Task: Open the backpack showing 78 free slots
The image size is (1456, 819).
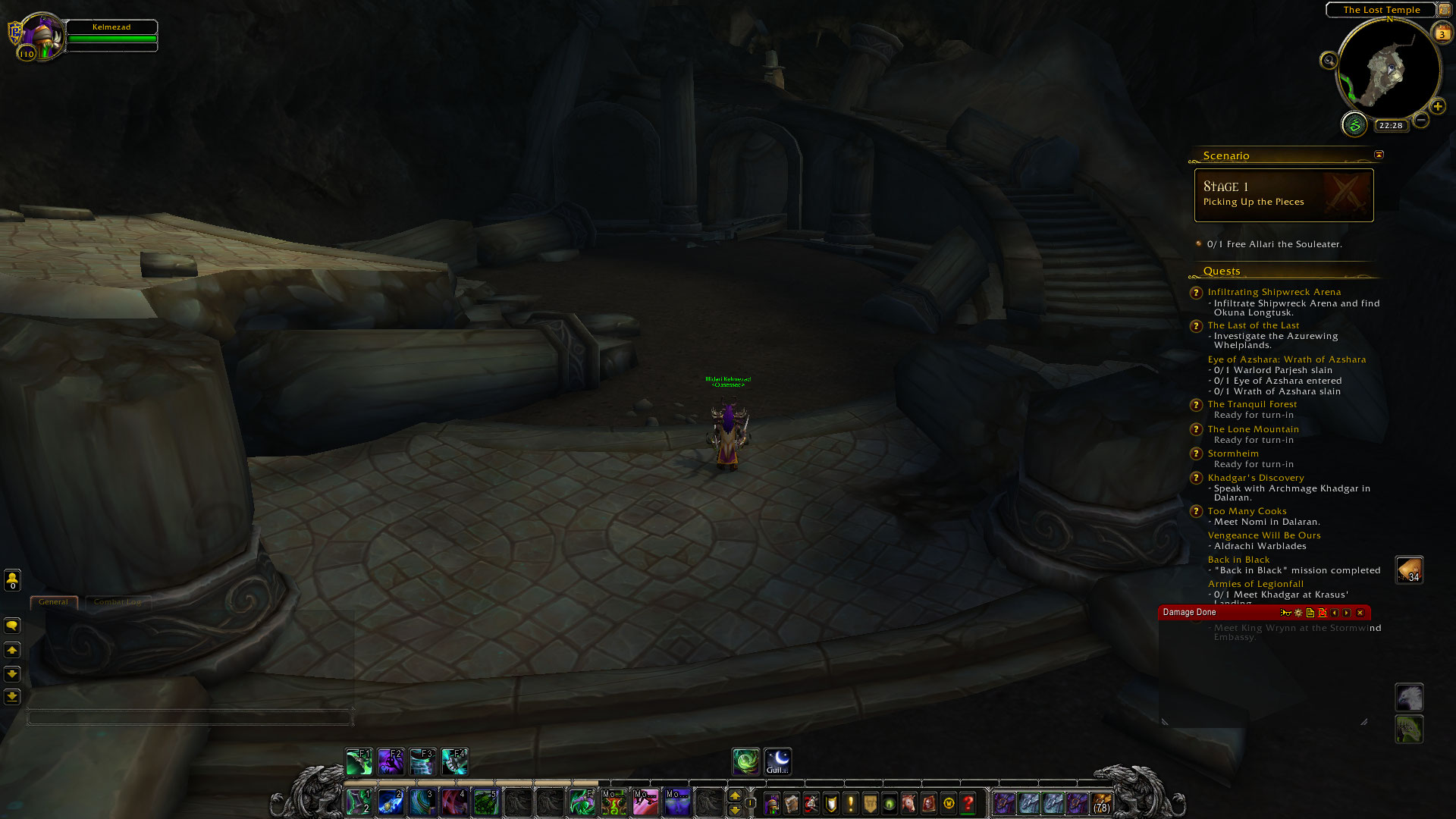Action: [1101, 803]
